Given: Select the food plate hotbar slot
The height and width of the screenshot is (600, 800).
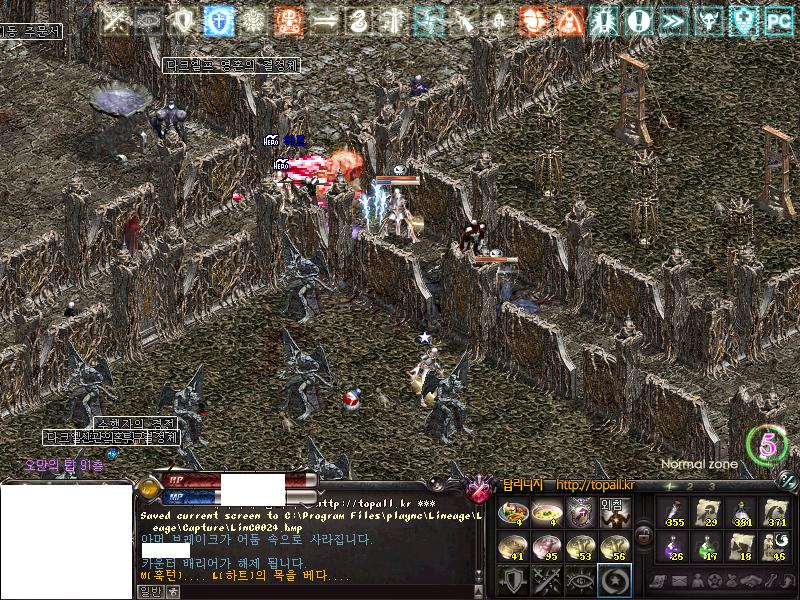Looking at the screenshot, I should coord(512,513).
